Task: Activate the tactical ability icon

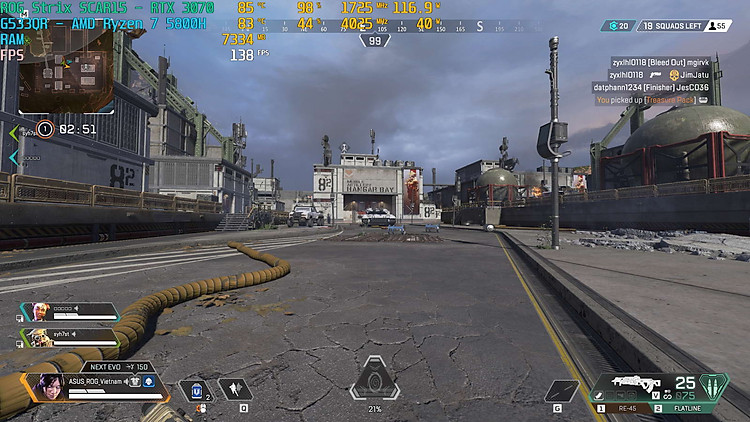Action: [x=234, y=390]
